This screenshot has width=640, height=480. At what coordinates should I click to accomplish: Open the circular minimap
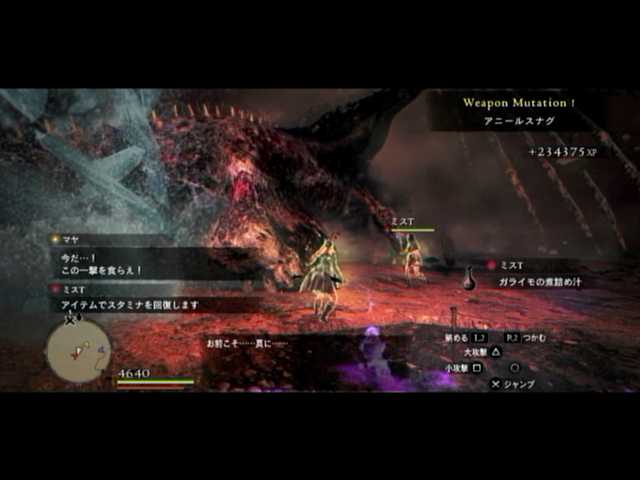point(77,351)
